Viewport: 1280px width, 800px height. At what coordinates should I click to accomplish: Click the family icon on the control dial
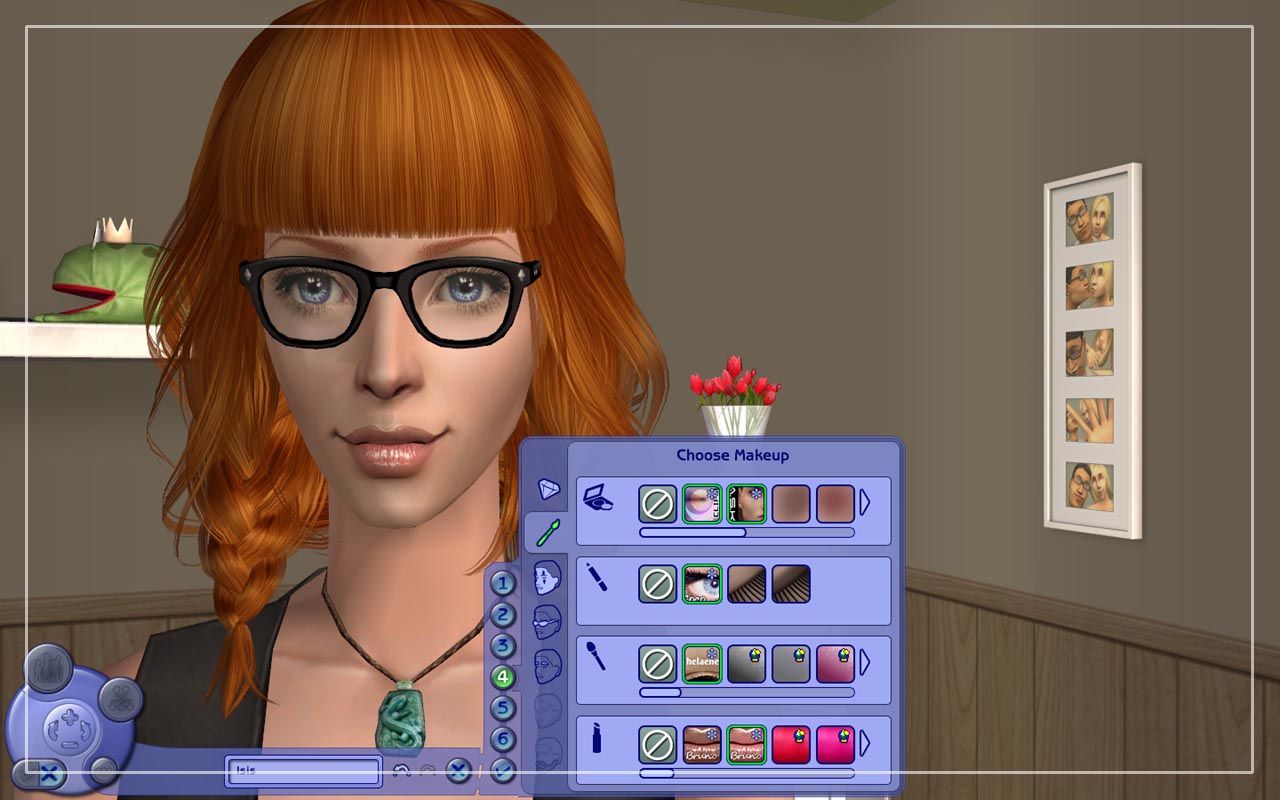coord(48,668)
